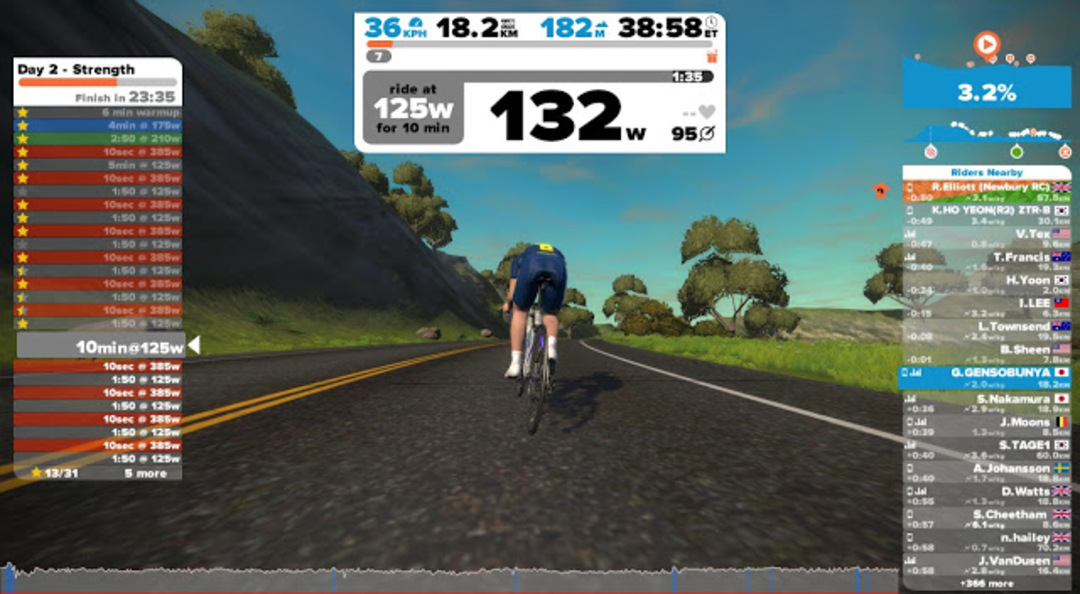
Task: Select the current 10min@125w workout block
Action: pos(101,346)
